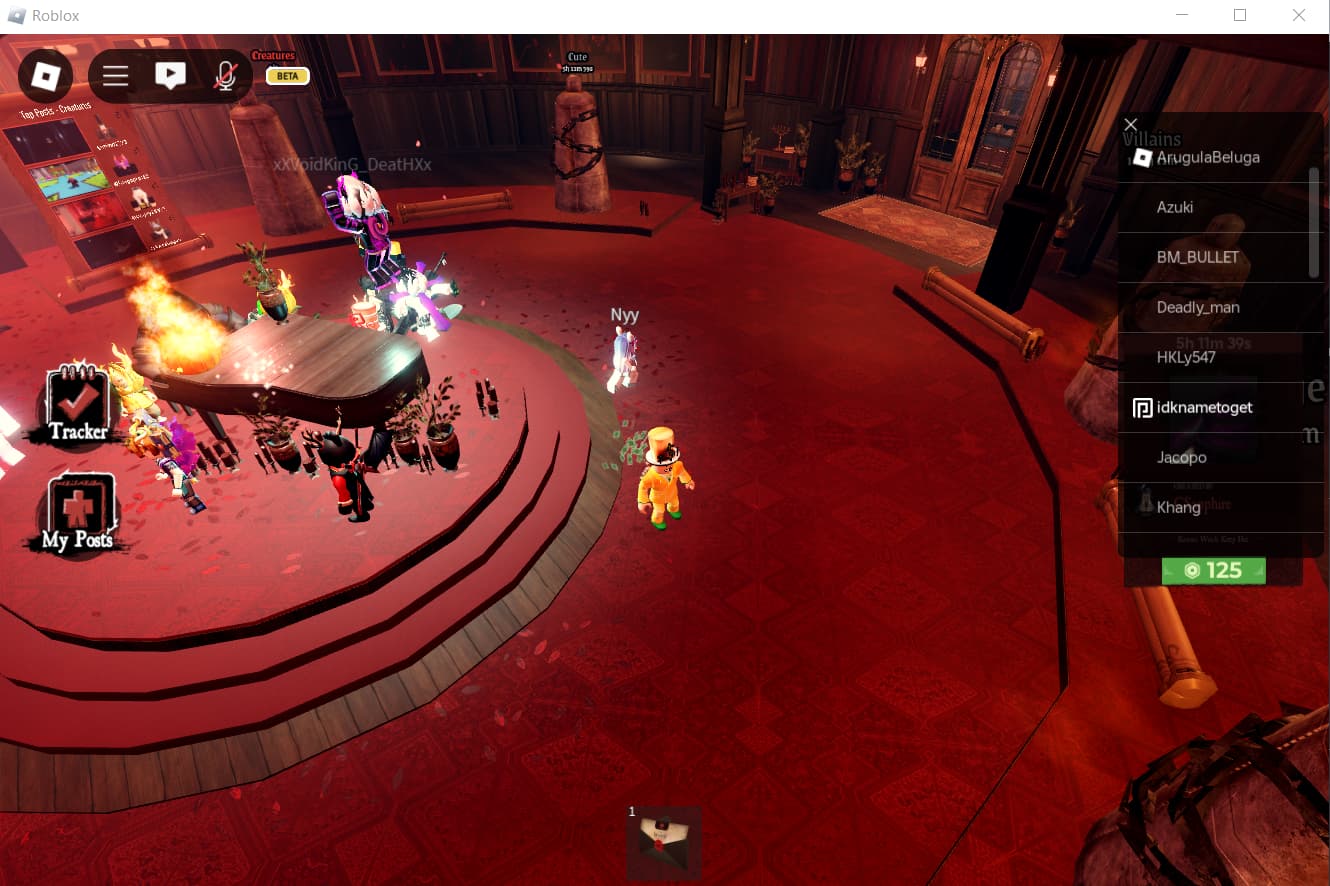Screen dimensions: 1330x886
Task: Select idknametoget in the player list
Action: pyautogui.click(x=1204, y=408)
